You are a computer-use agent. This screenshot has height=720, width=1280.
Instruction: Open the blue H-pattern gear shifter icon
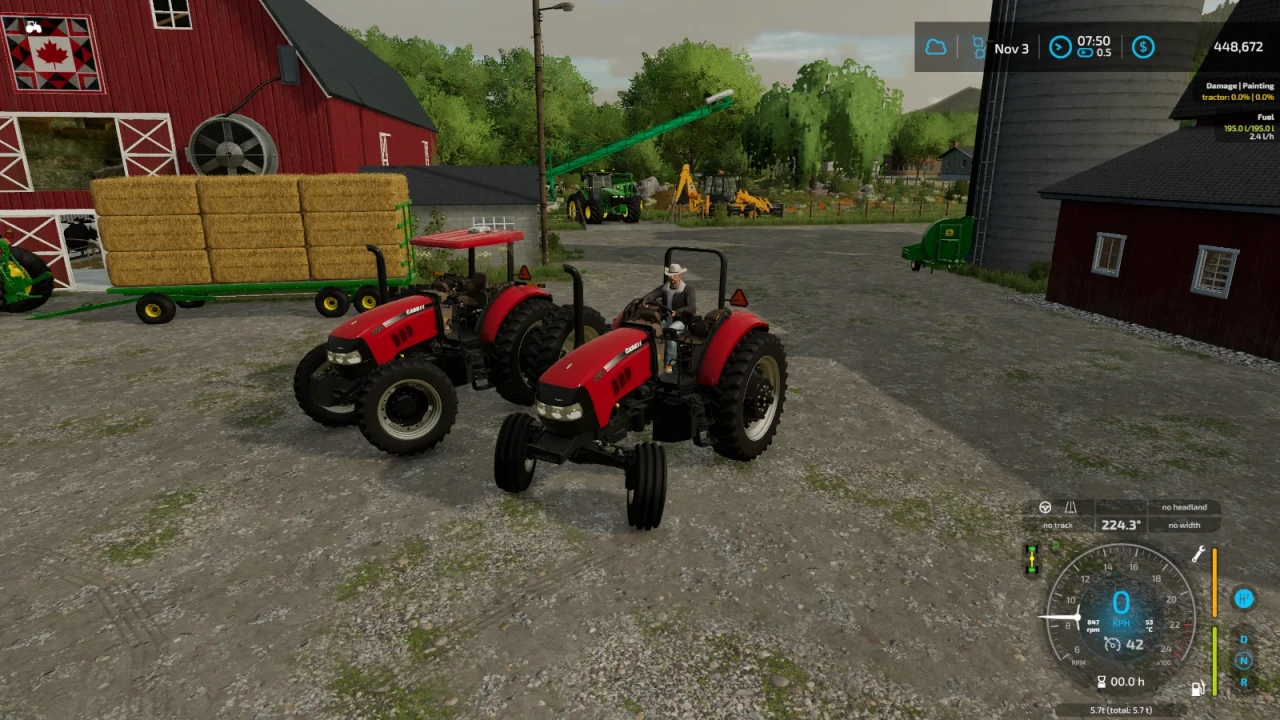coord(1244,600)
